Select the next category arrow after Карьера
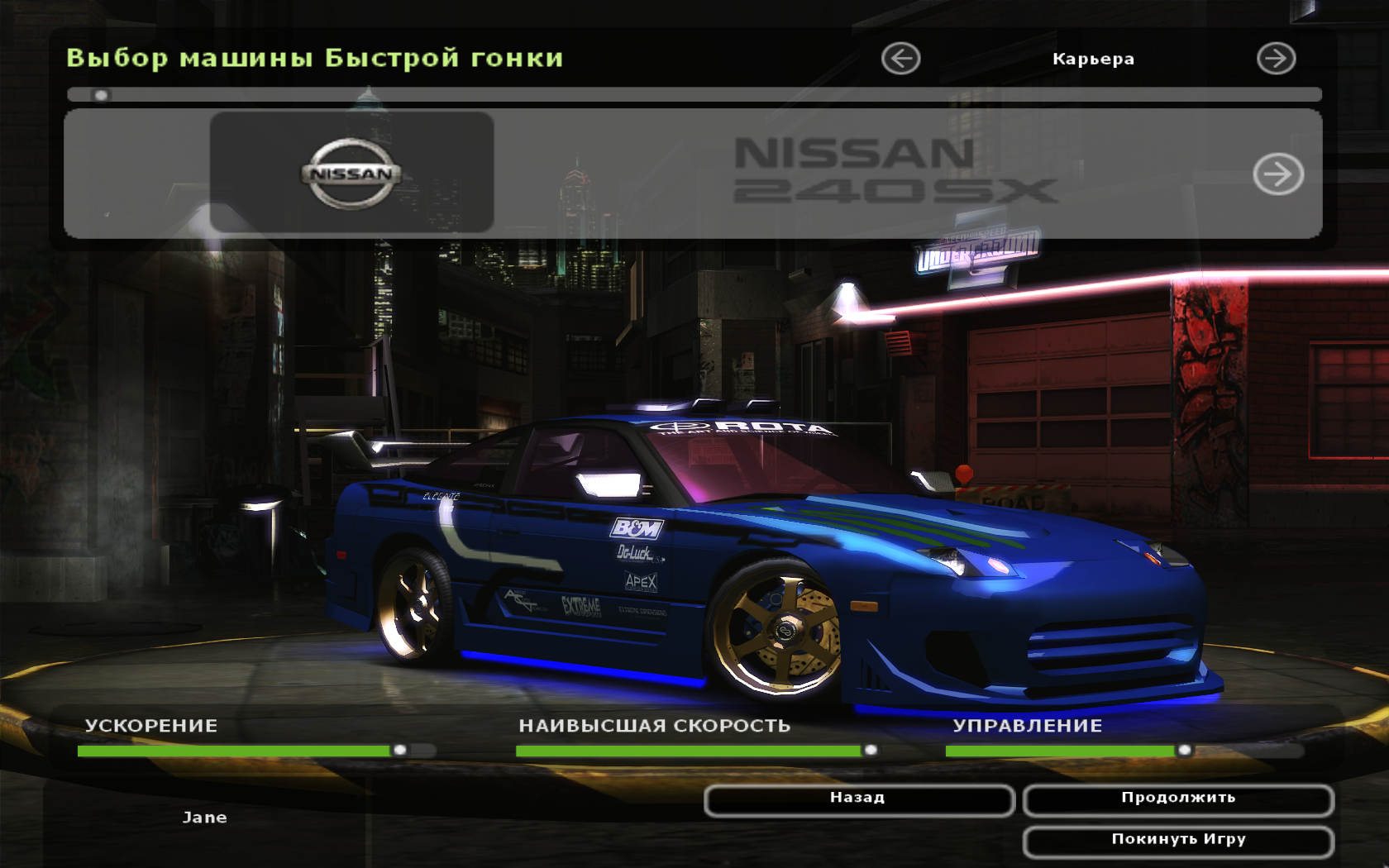This screenshot has height=868, width=1389. pyautogui.click(x=1276, y=59)
